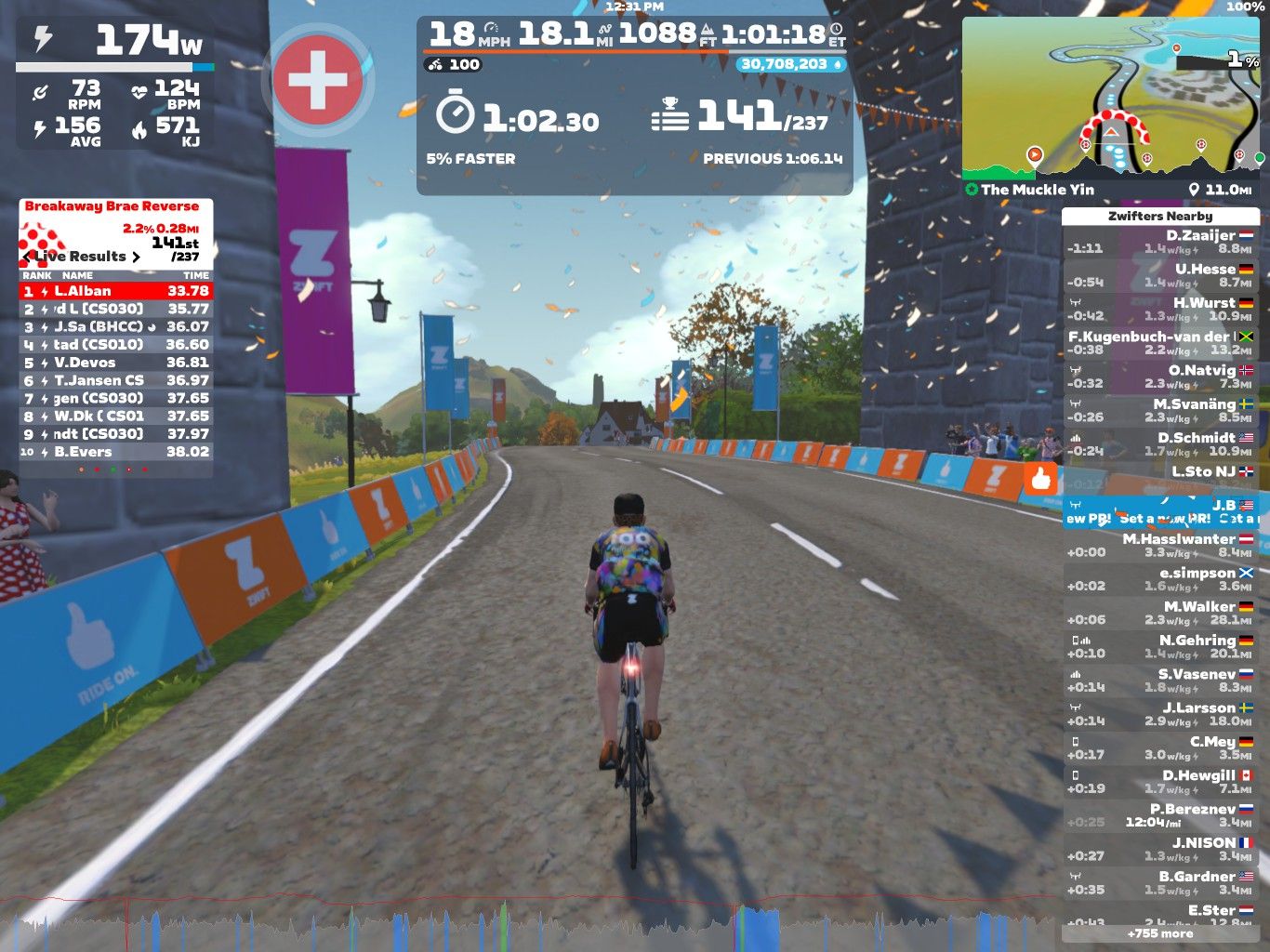Select rider D.Hewgill in nearby list
The image size is (1270, 952).
1160,782
